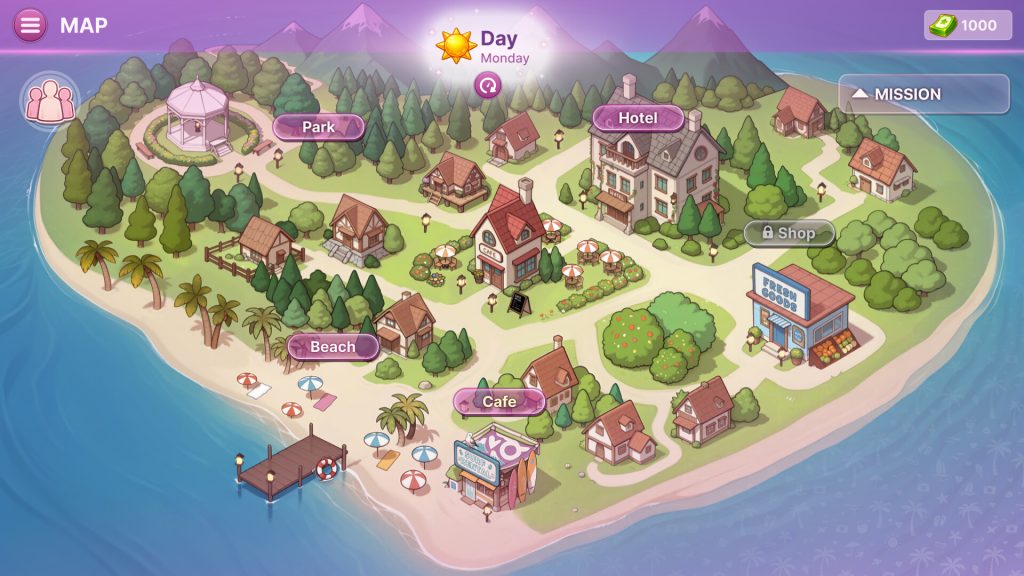This screenshot has width=1024, height=576.
Task: Open the hamburger menu button
Action: (x=30, y=25)
